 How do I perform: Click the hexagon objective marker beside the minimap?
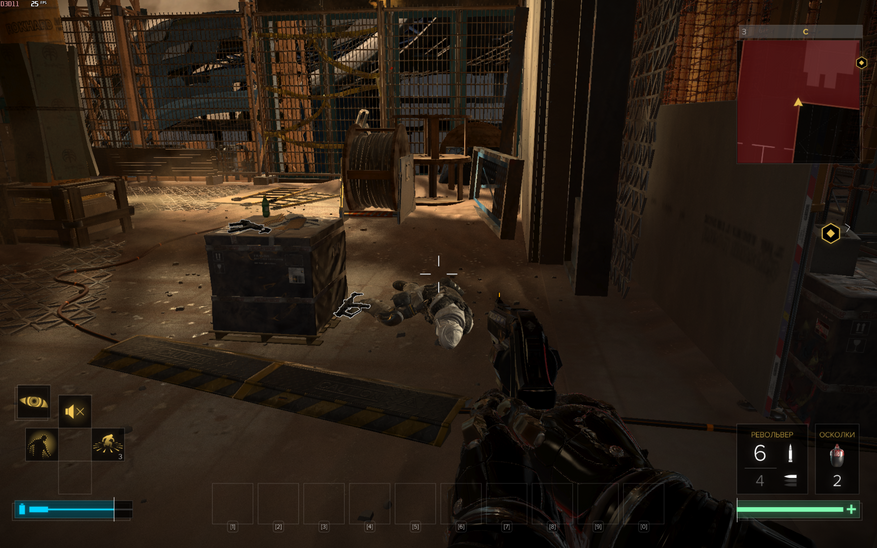tap(861, 63)
